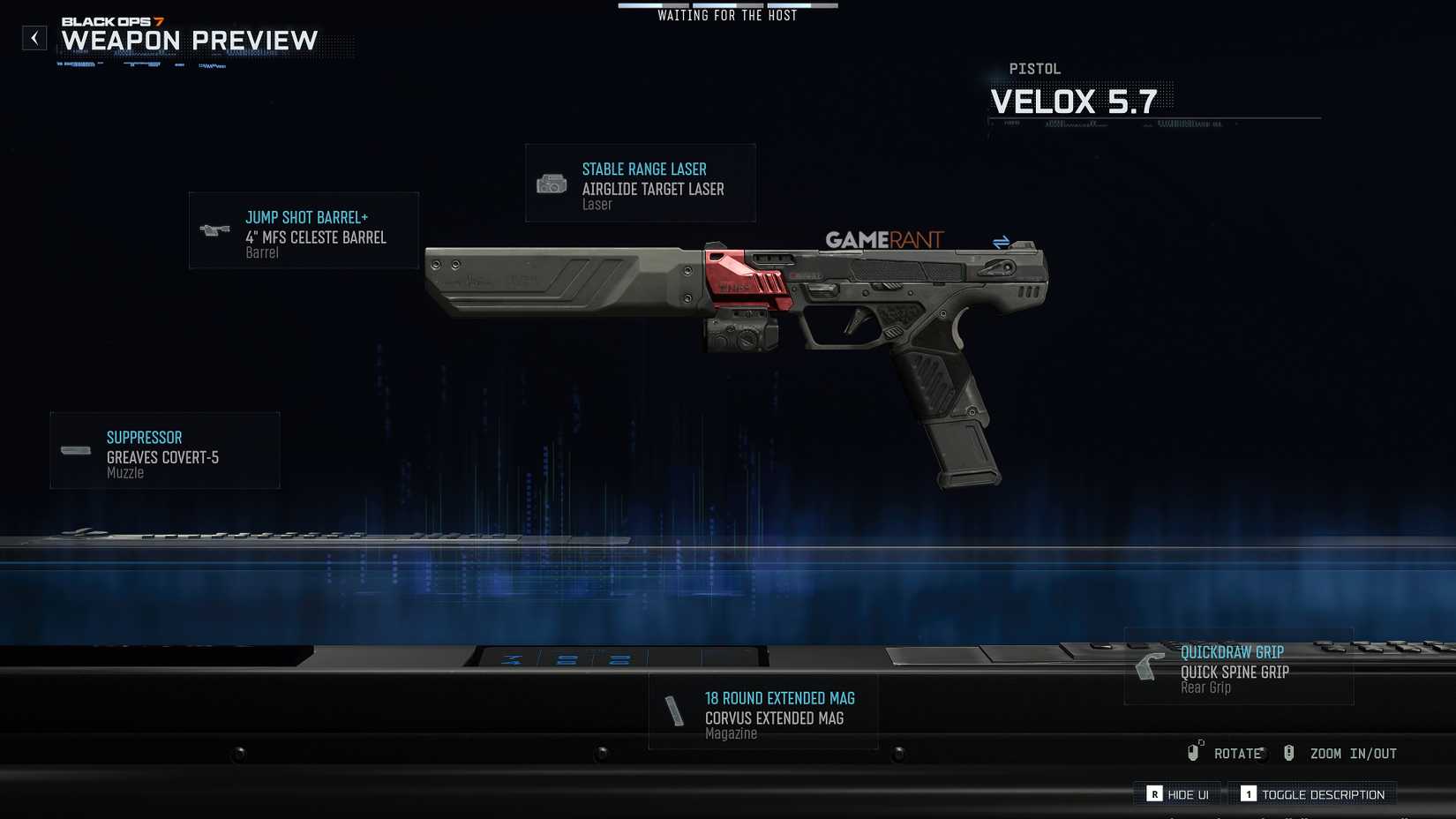Click the zoom in/out mouse icon
The image size is (1456, 819).
point(1289,753)
